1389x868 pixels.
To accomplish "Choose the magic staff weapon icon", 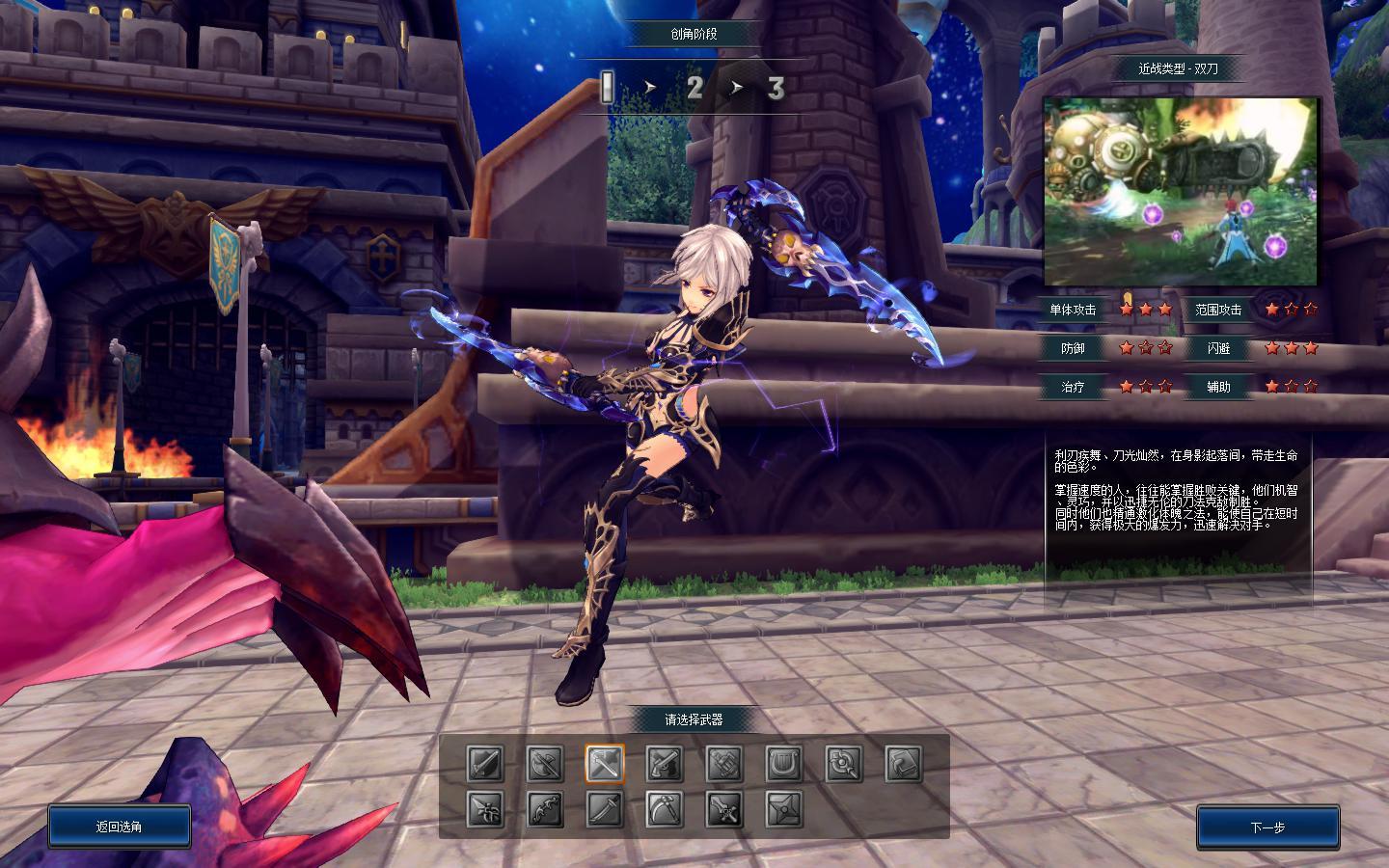I will tap(844, 765).
